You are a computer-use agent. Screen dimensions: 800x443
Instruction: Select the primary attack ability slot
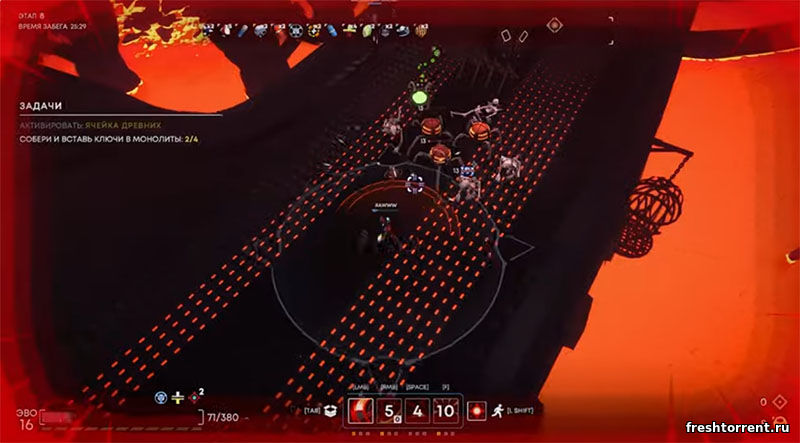[361, 412]
